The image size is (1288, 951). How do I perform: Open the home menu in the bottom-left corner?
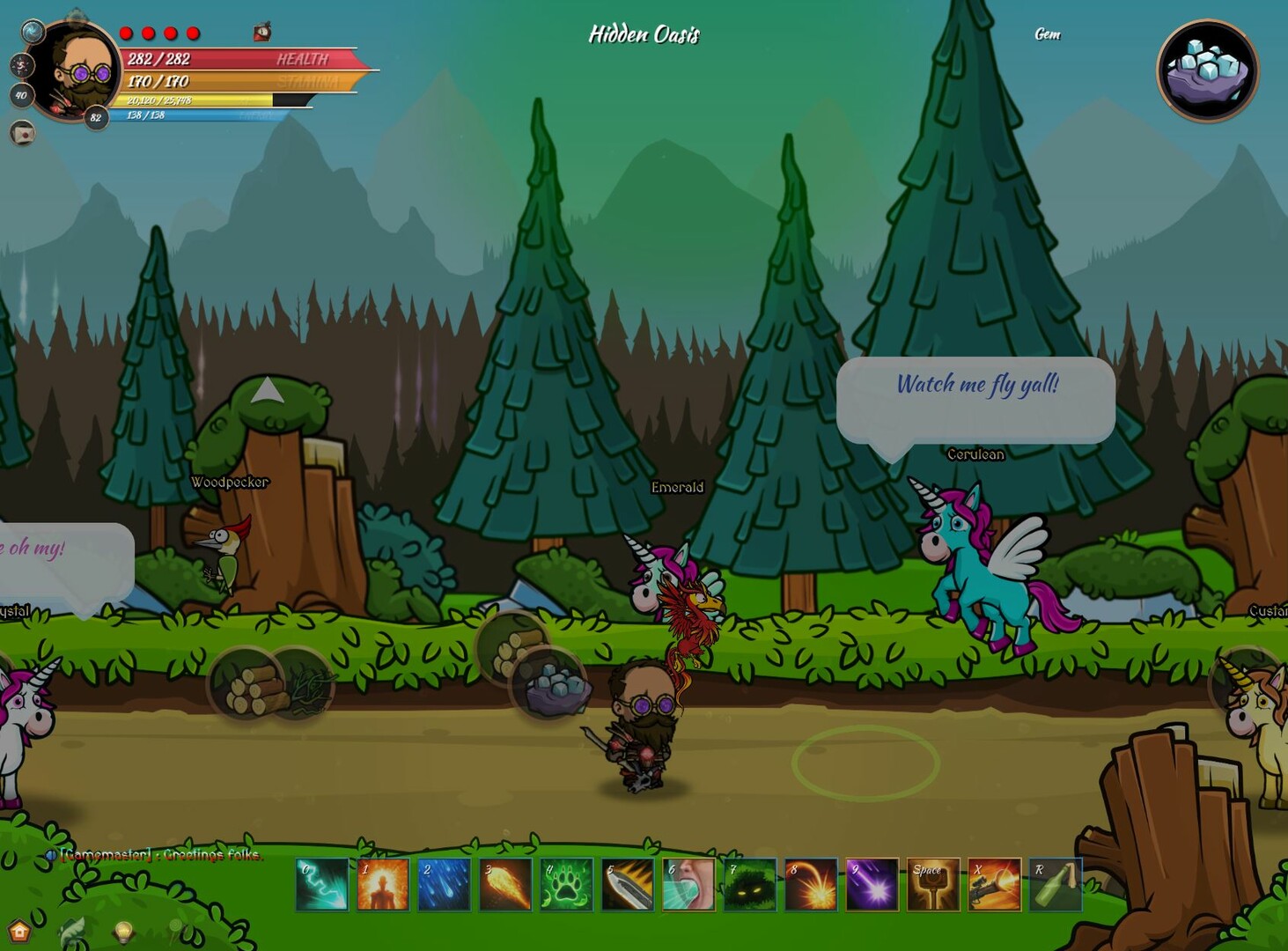(20, 933)
